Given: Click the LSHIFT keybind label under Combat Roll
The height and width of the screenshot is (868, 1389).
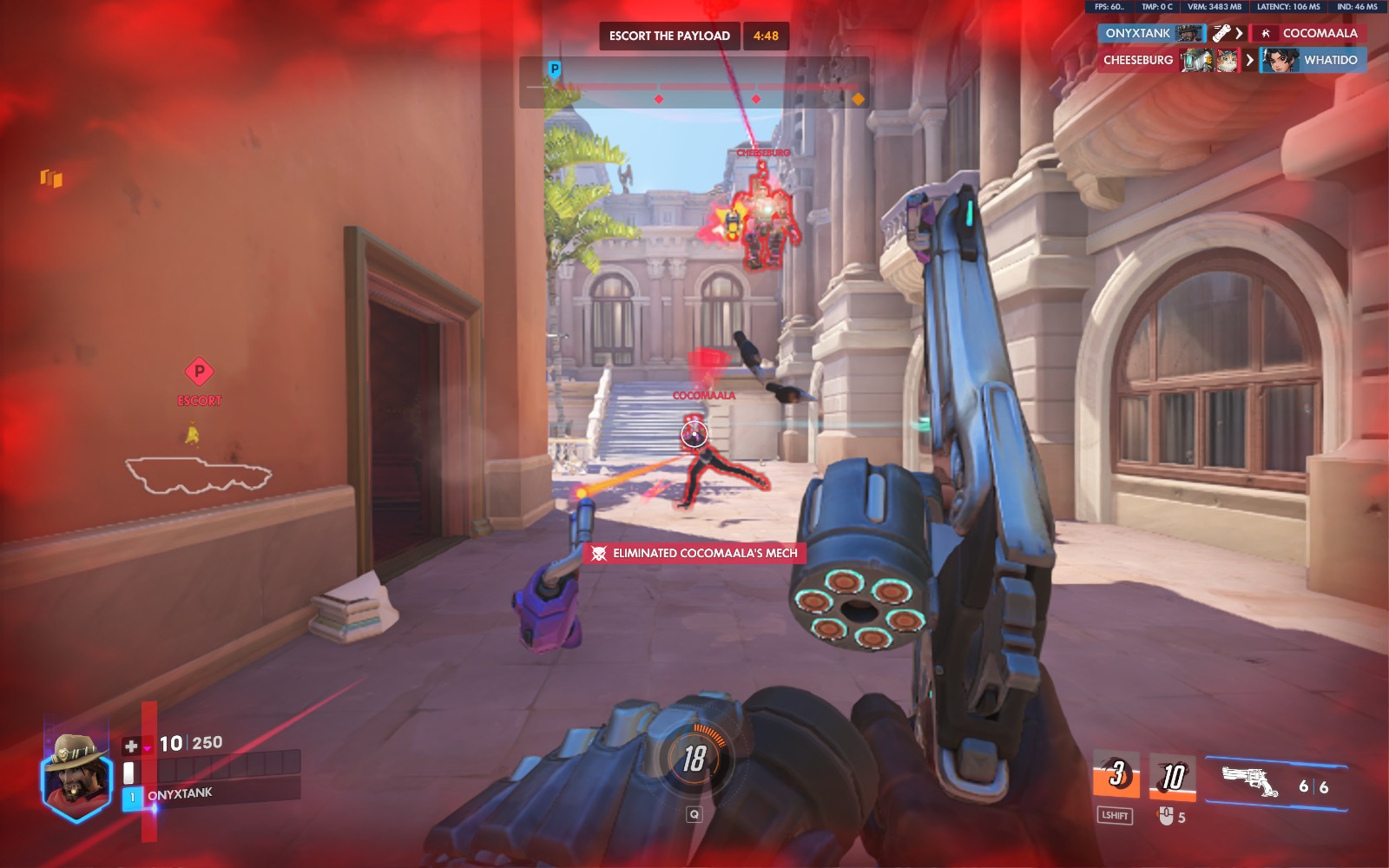Looking at the screenshot, I should click(x=1115, y=815).
